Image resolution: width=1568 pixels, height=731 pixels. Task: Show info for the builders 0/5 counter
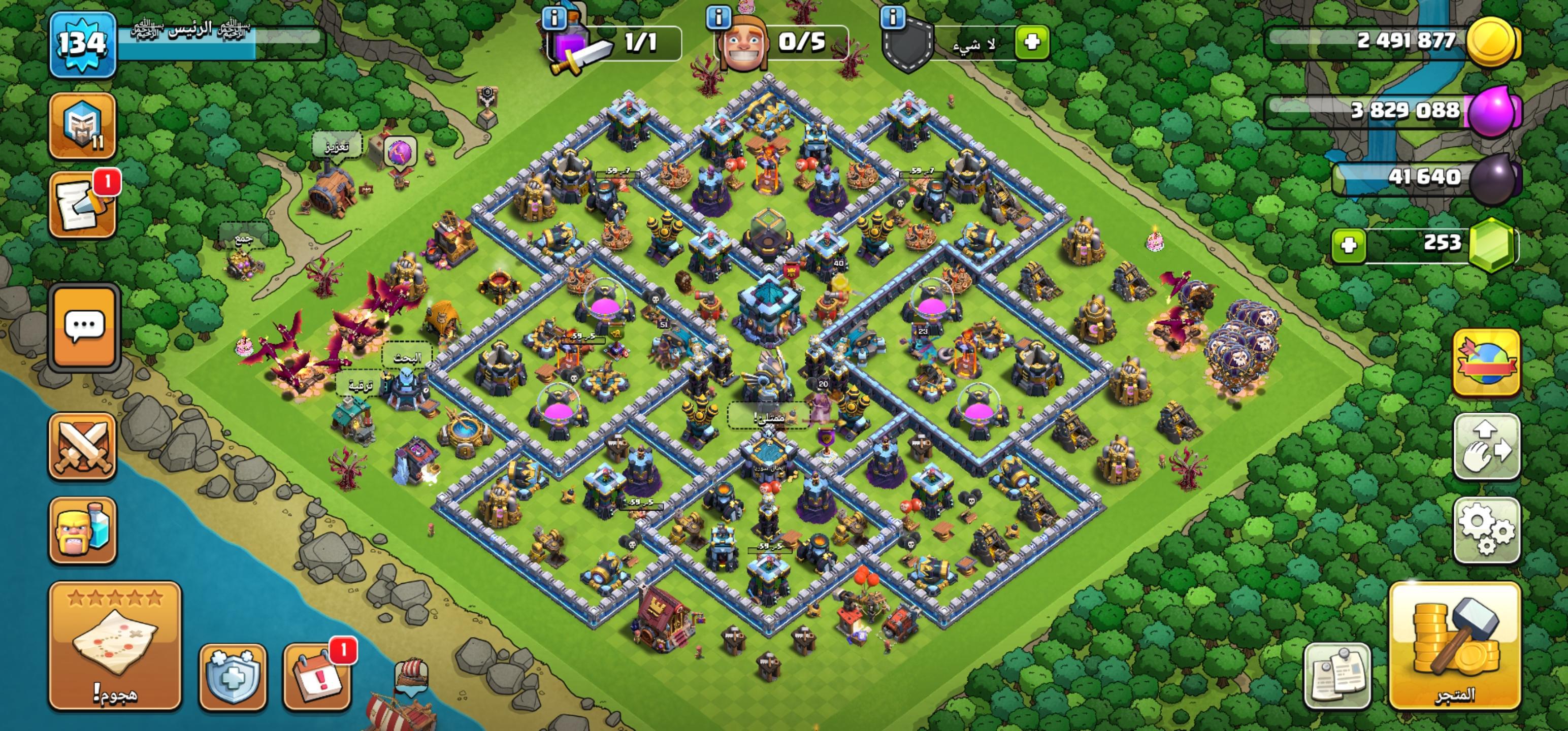718,17
